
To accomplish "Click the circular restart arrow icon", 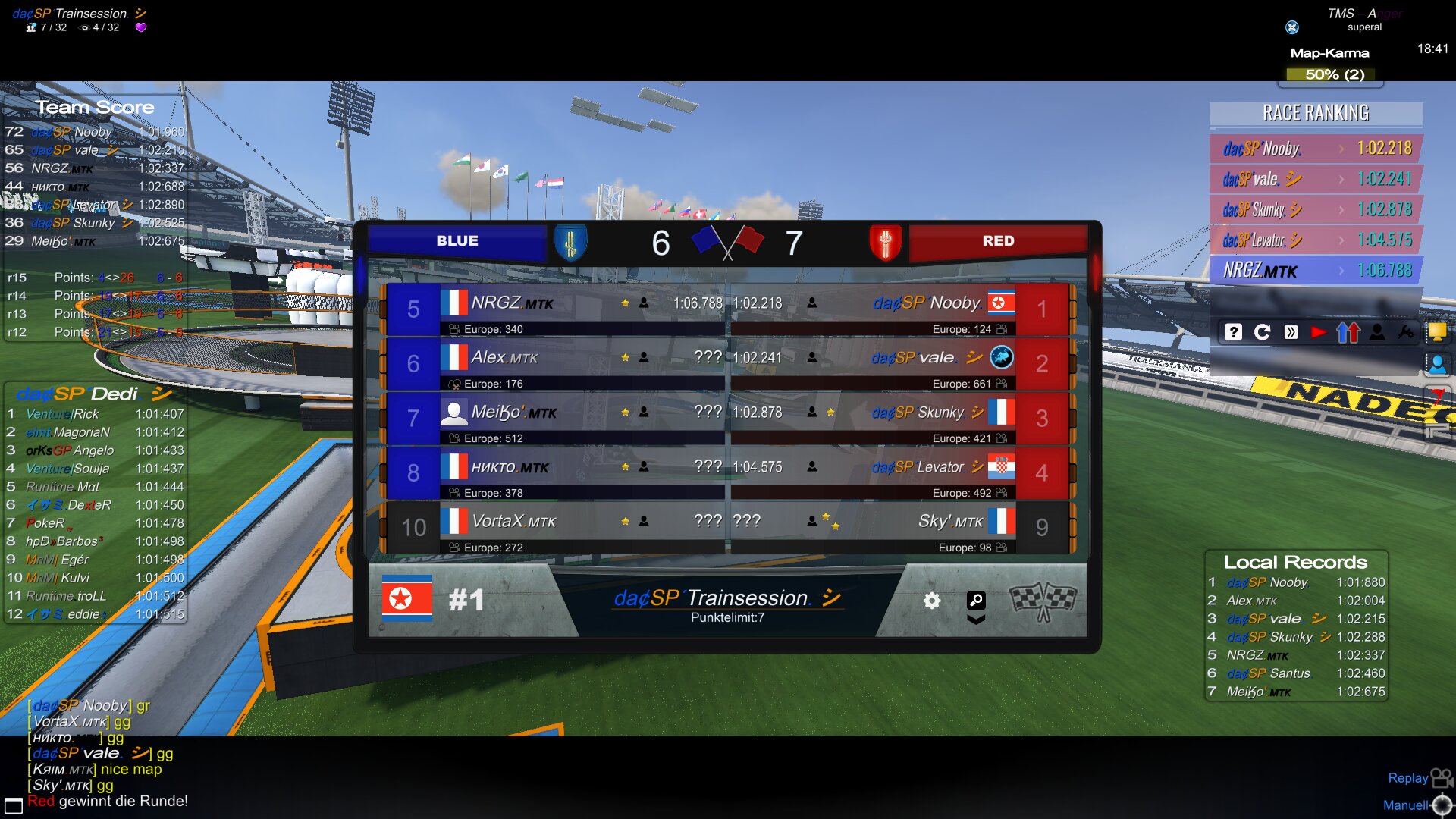I will [1263, 332].
